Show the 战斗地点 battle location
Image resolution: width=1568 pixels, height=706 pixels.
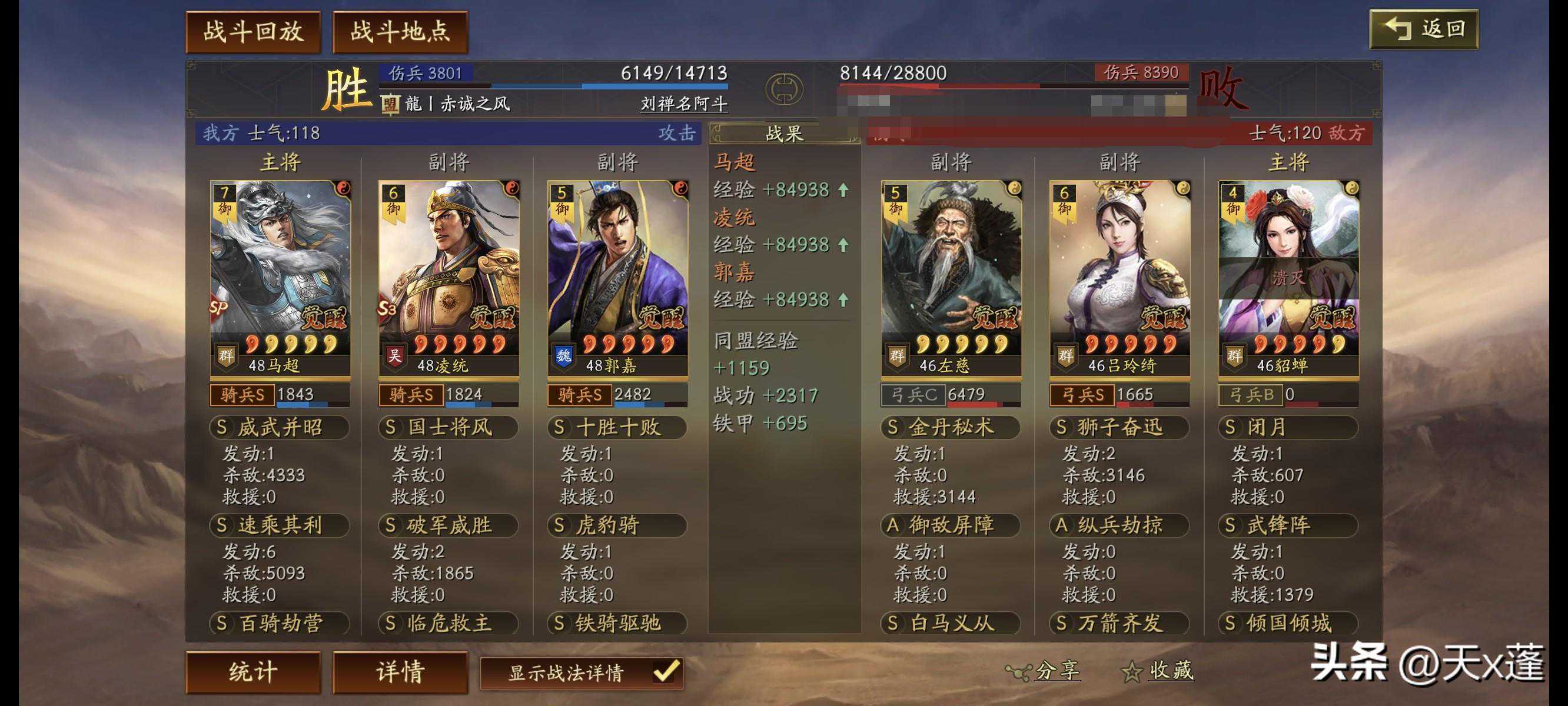point(400,32)
